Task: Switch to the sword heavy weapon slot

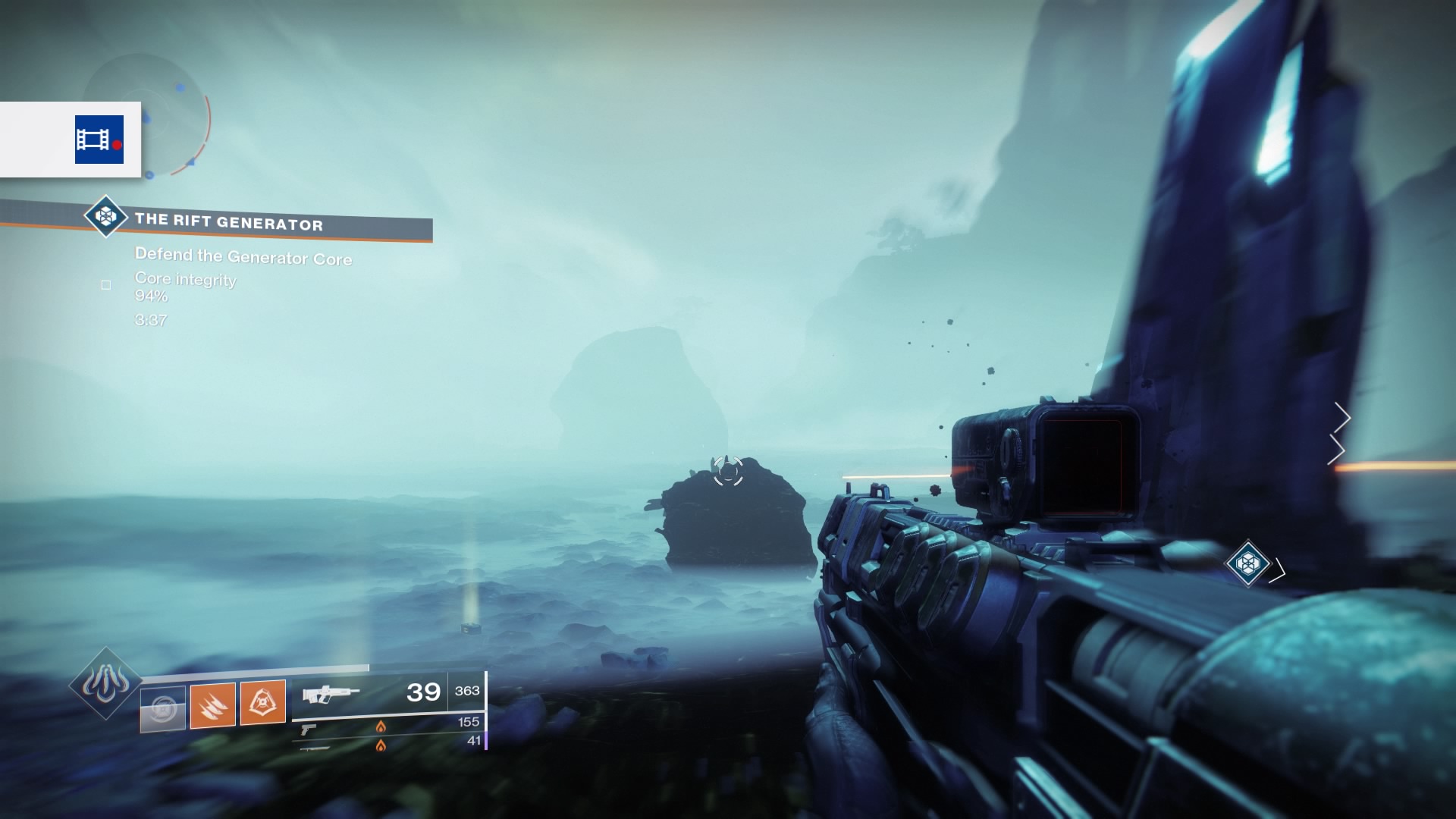Action: [x=315, y=748]
